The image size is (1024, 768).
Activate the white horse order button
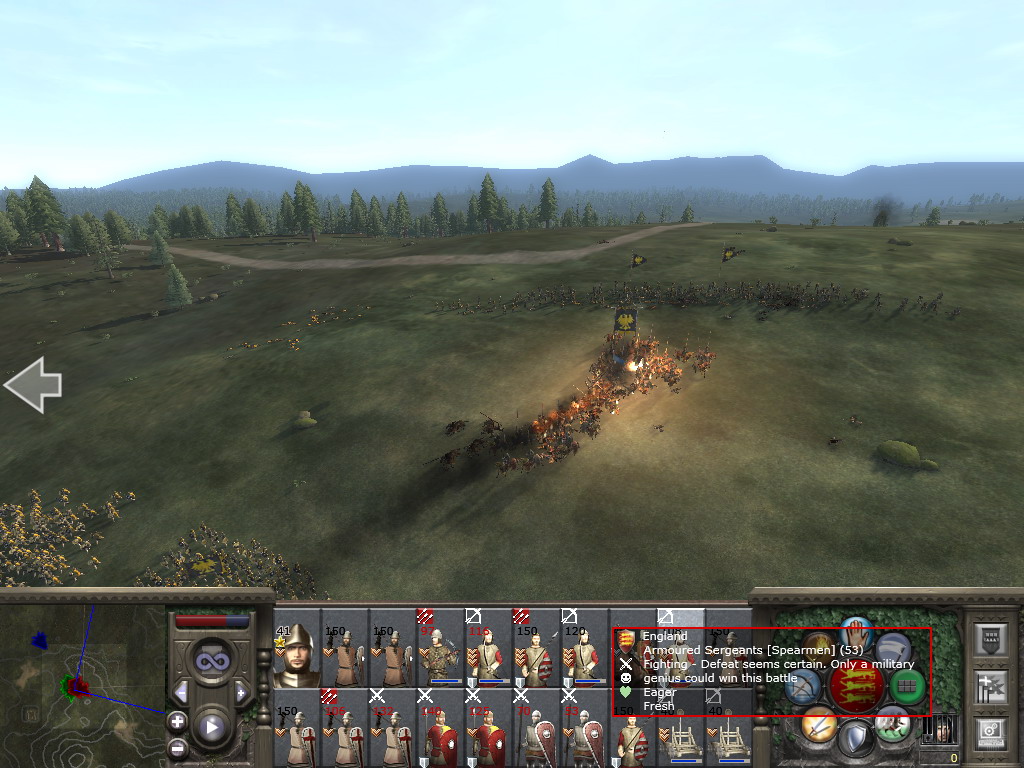(892, 725)
